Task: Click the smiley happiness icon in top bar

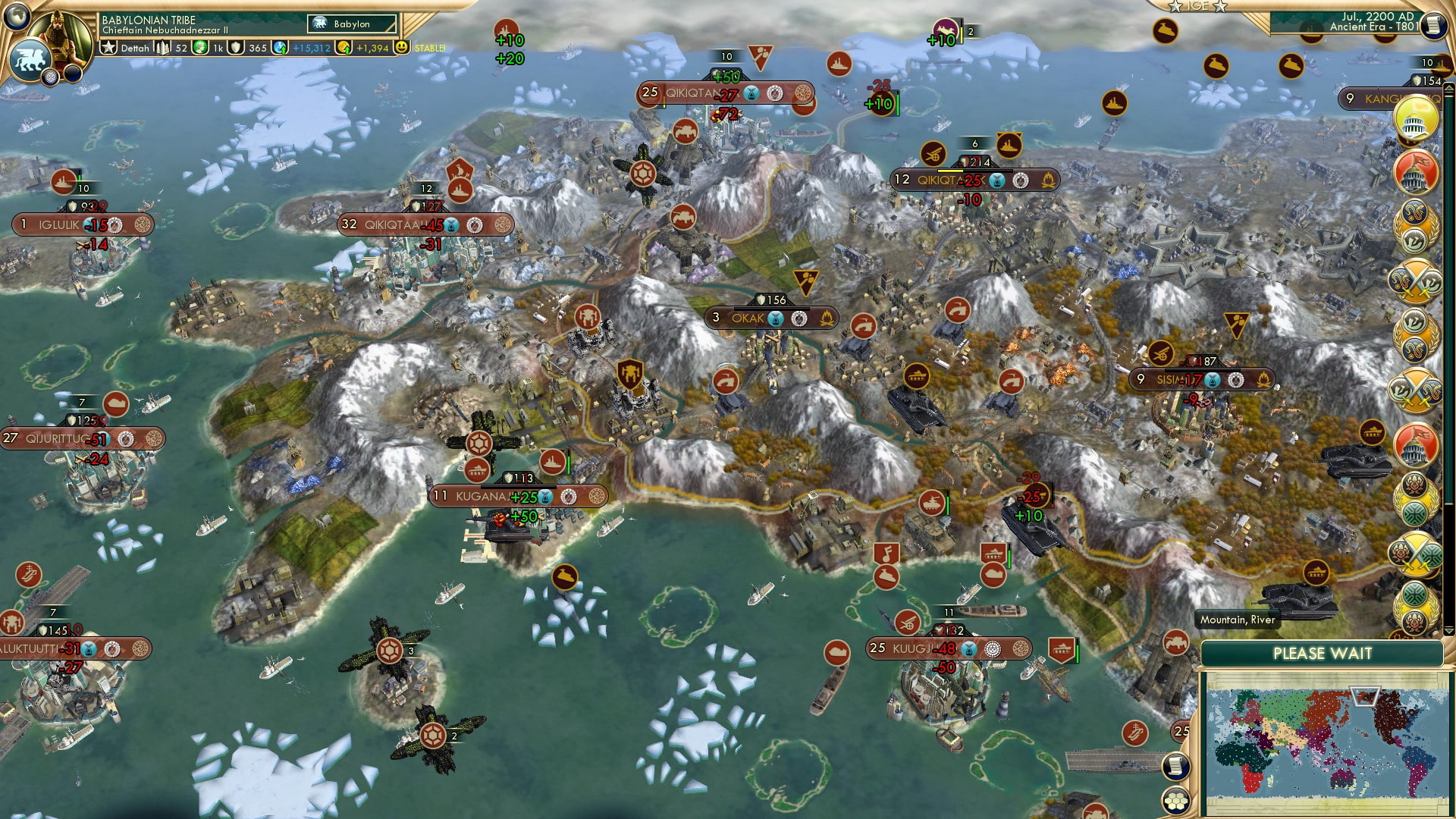Action: (400, 47)
